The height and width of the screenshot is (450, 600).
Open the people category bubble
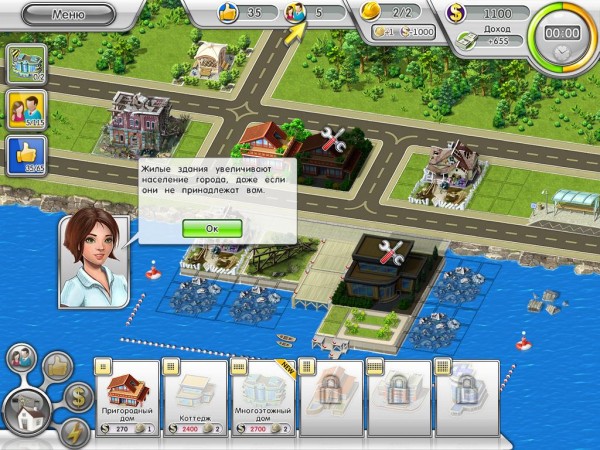point(22,358)
